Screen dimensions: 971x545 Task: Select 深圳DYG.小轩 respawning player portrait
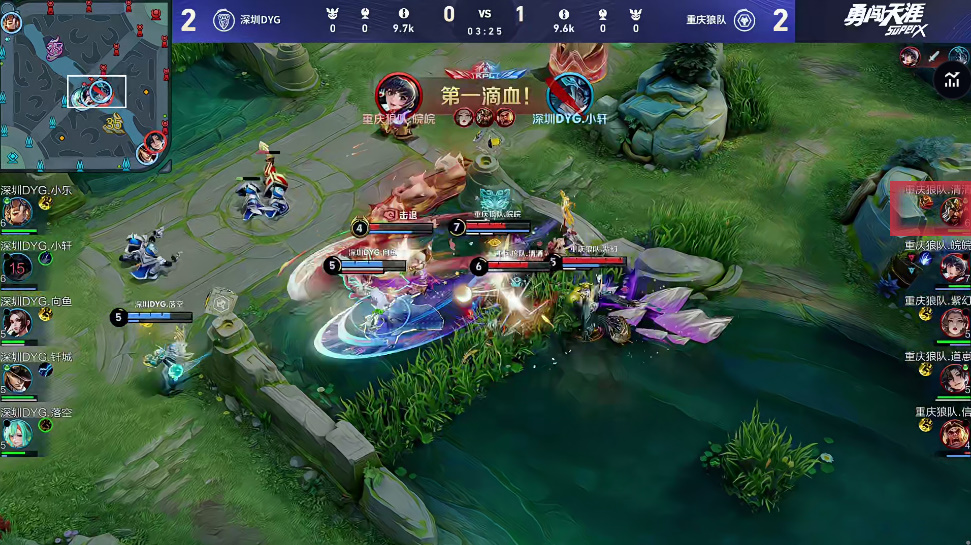coord(17,266)
